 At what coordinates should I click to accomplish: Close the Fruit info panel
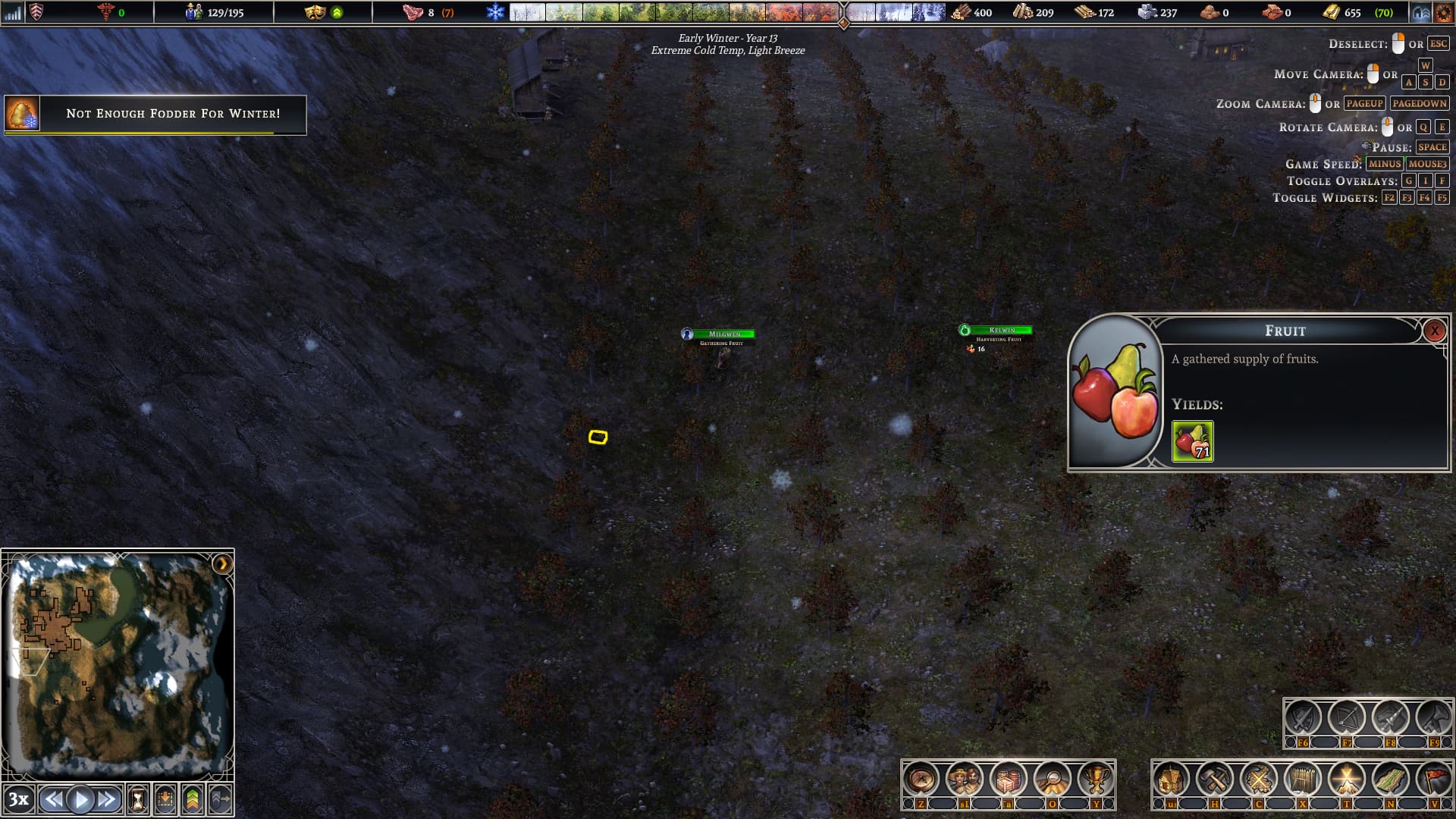[x=1434, y=331]
